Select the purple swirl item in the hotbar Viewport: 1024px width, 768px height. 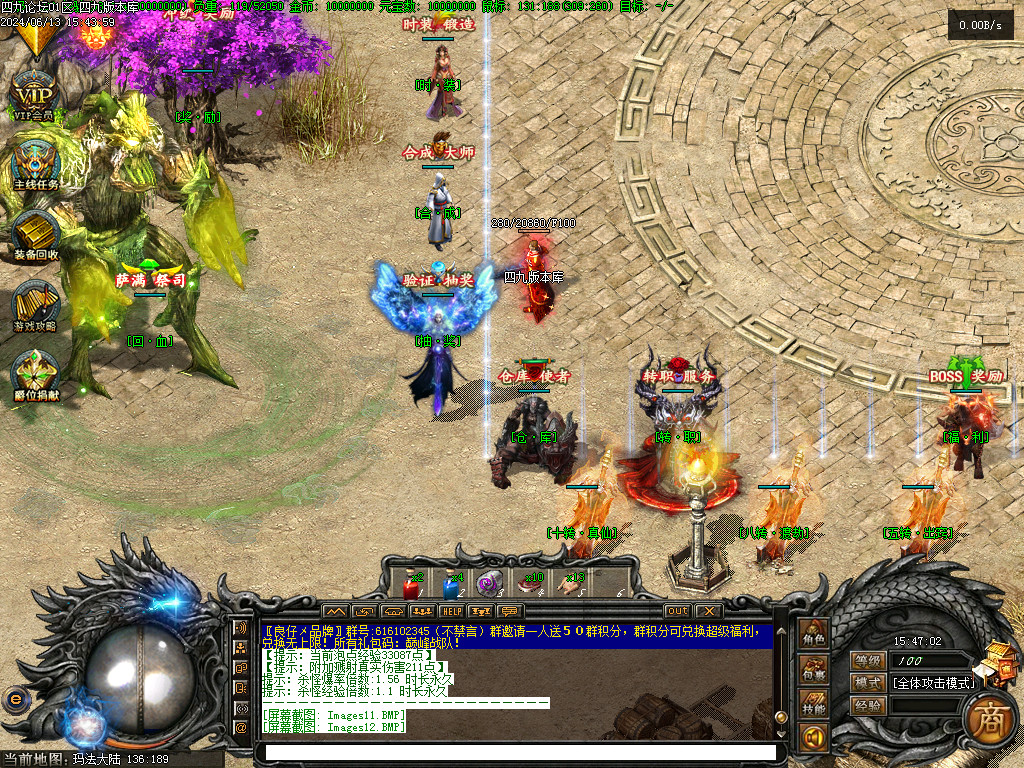point(488,584)
